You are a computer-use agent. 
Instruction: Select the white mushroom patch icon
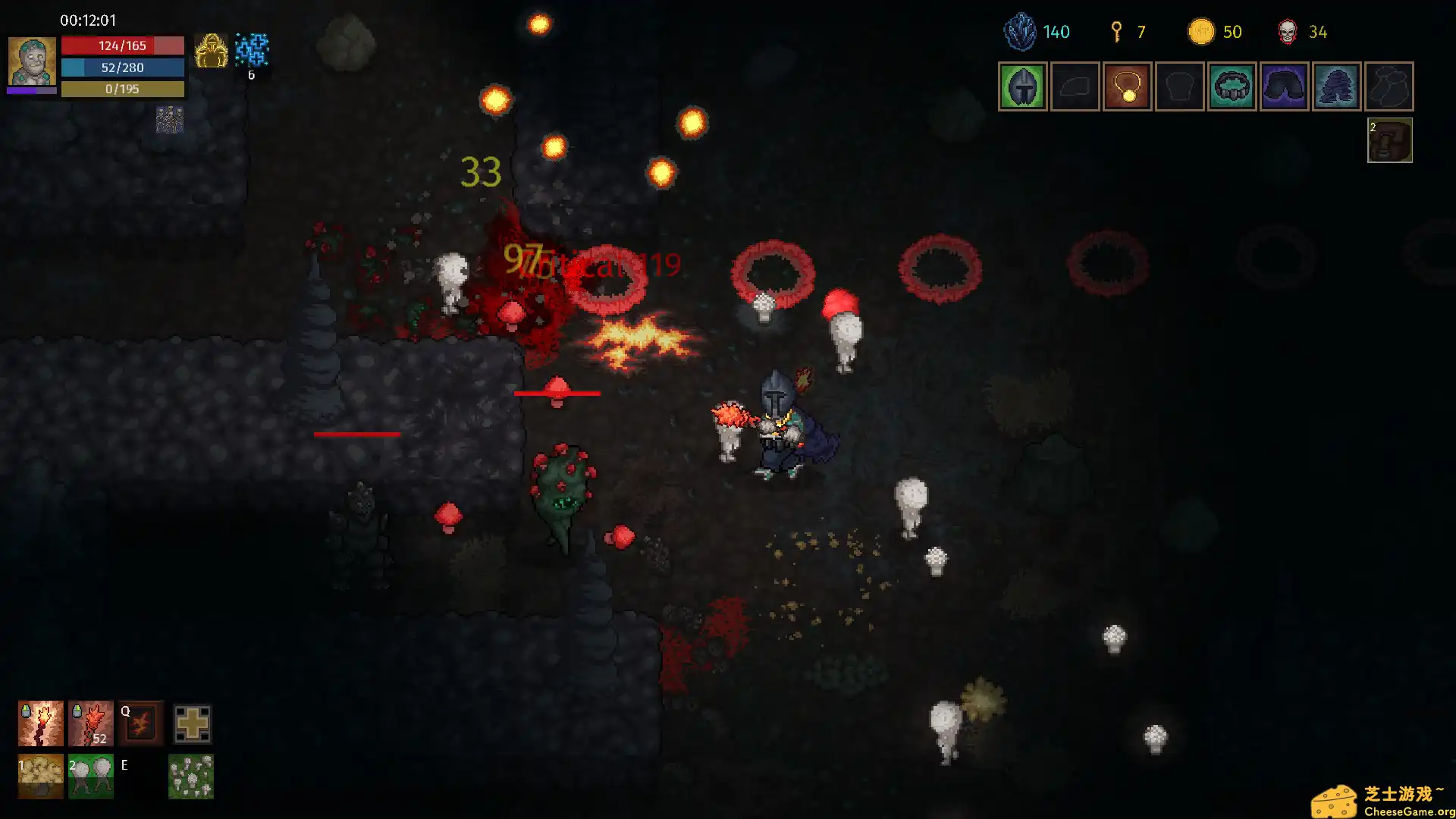(x=191, y=777)
